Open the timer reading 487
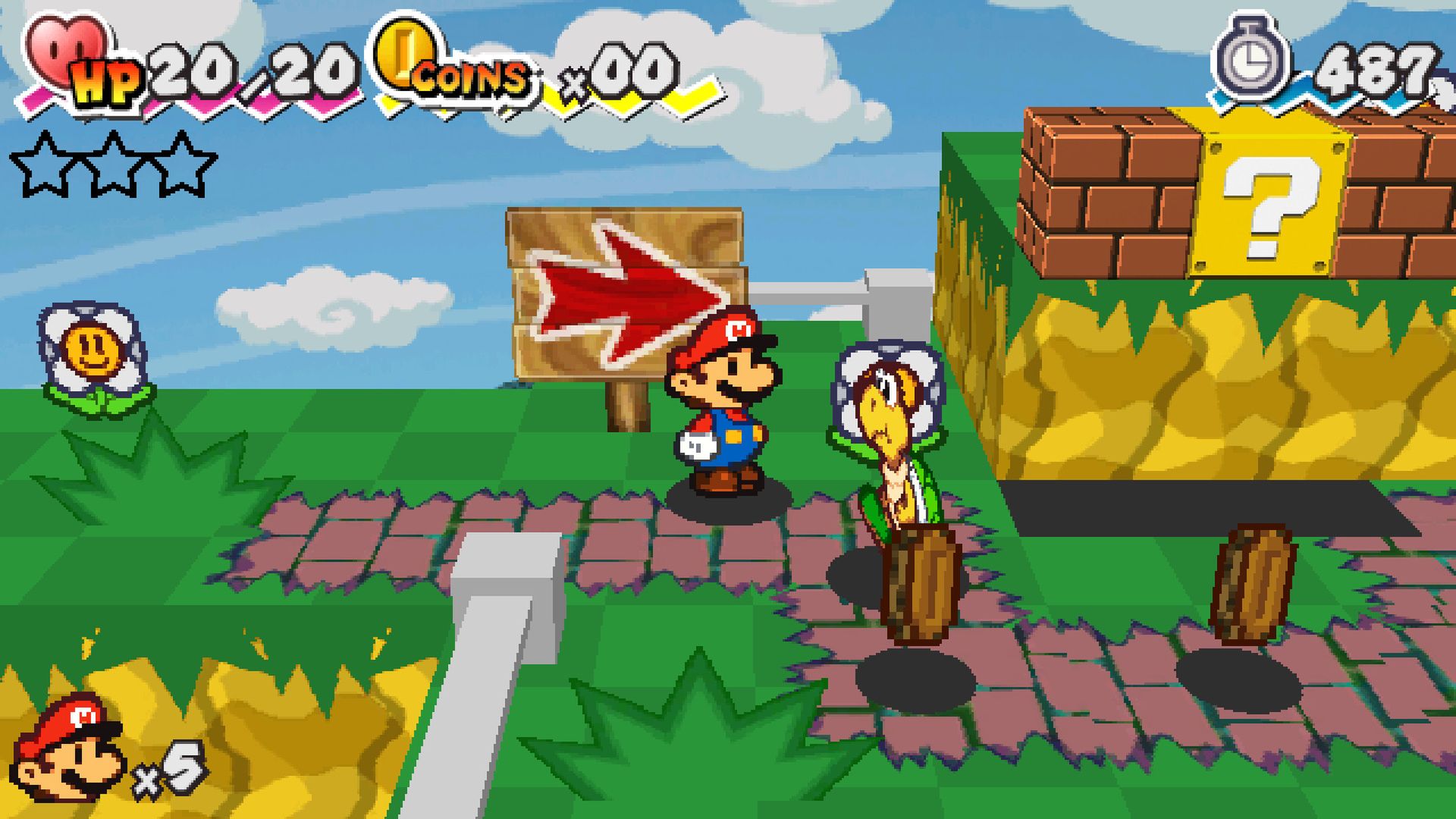The image size is (1456, 819). click(x=1373, y=68)
